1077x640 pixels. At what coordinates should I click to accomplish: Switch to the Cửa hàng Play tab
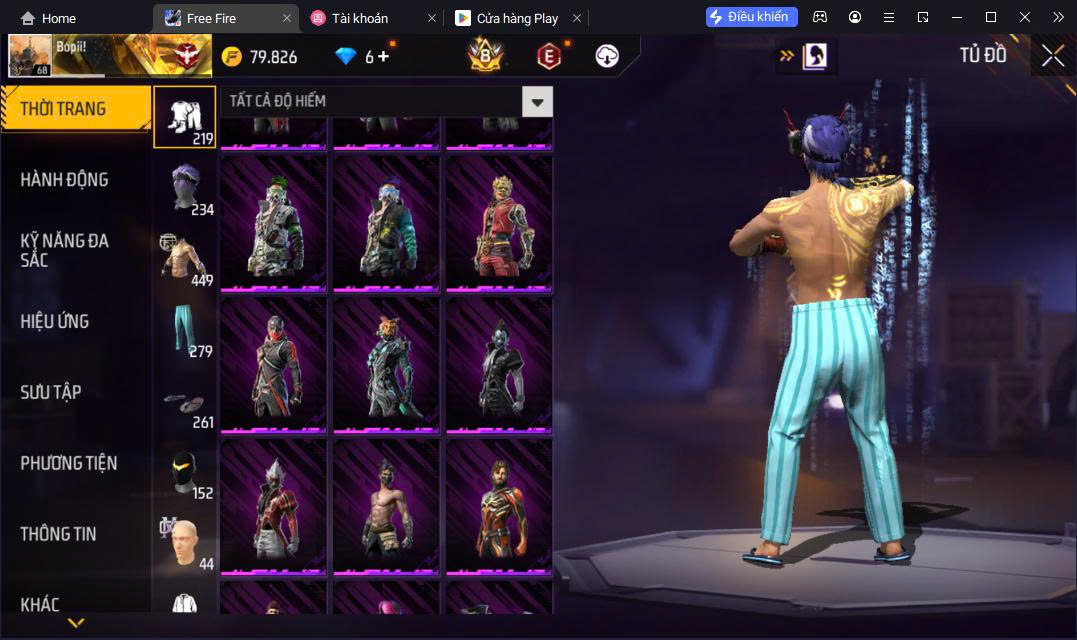pos(516,18)
